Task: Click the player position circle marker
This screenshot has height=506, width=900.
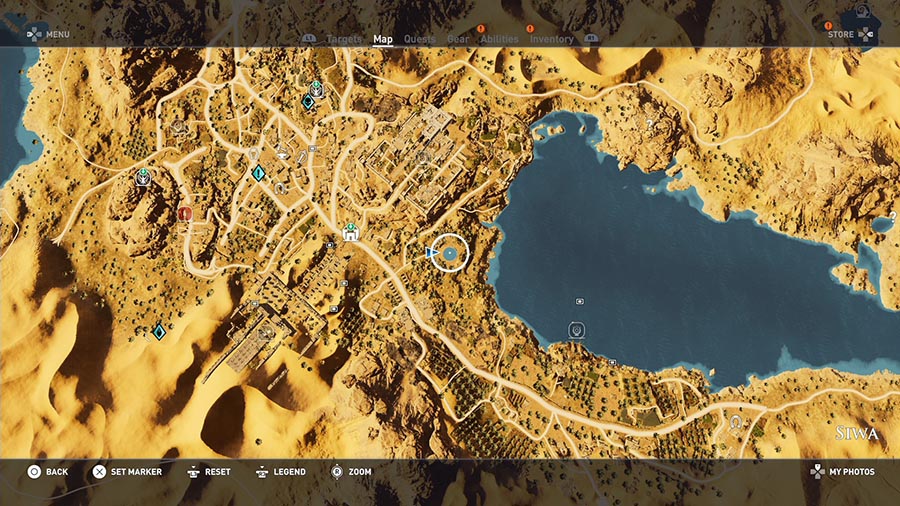Action: tap(450, 254)
